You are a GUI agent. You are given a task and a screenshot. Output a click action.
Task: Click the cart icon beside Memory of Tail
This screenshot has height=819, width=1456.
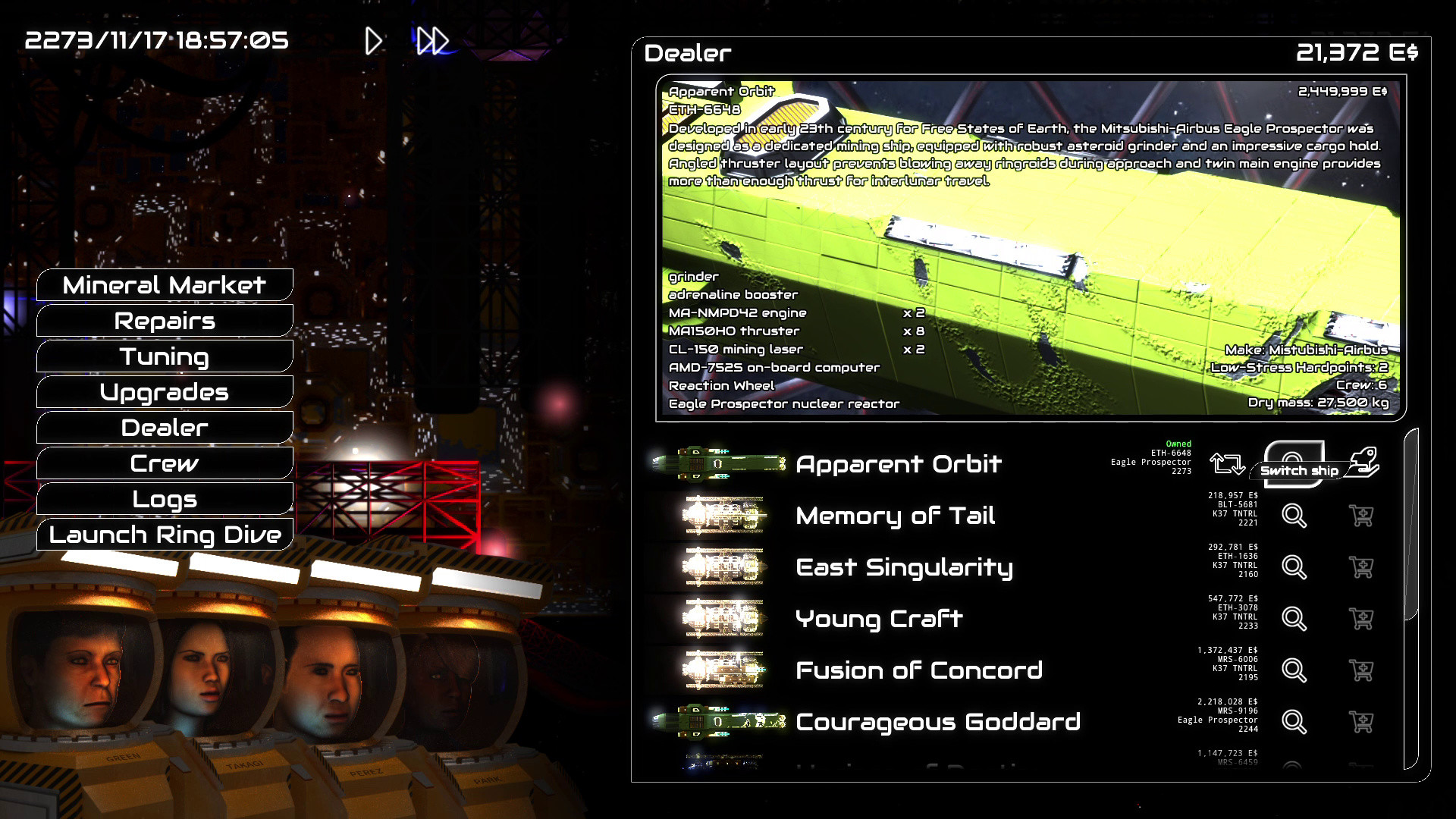(x=1363, y=516)
